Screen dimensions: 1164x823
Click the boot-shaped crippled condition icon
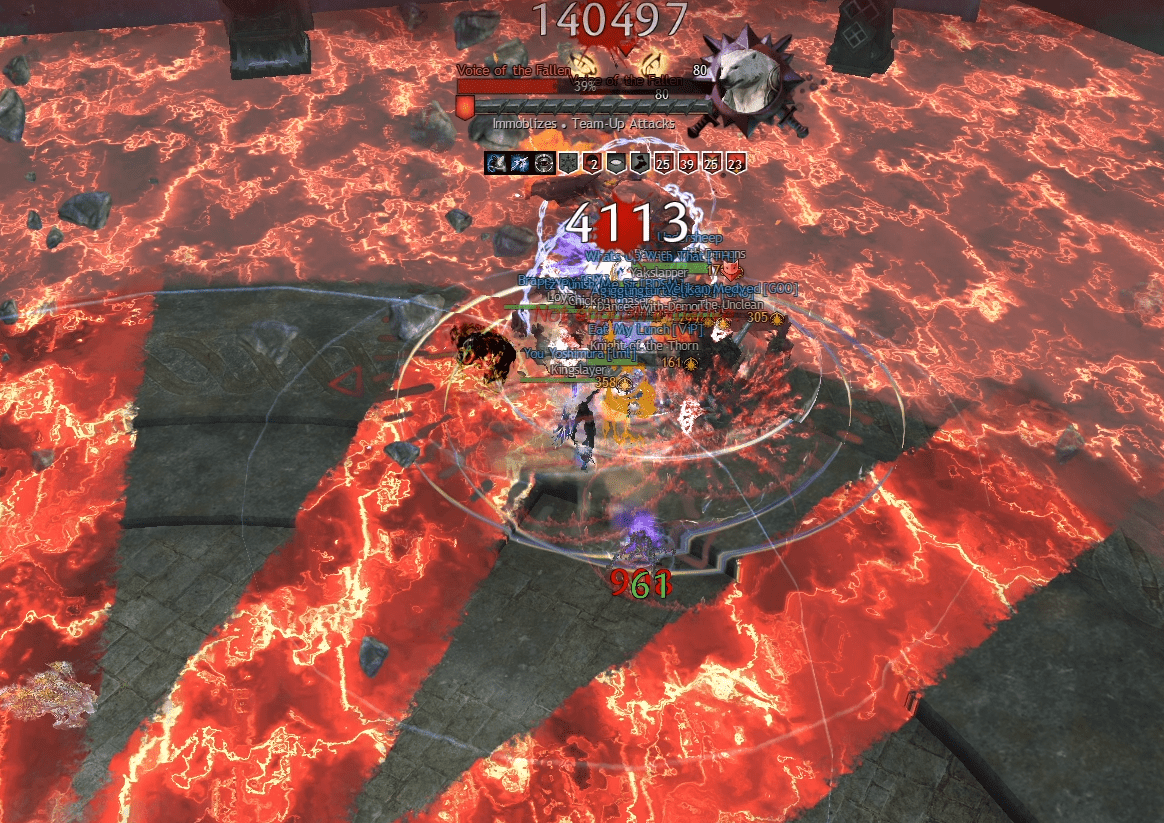[641, 163]
